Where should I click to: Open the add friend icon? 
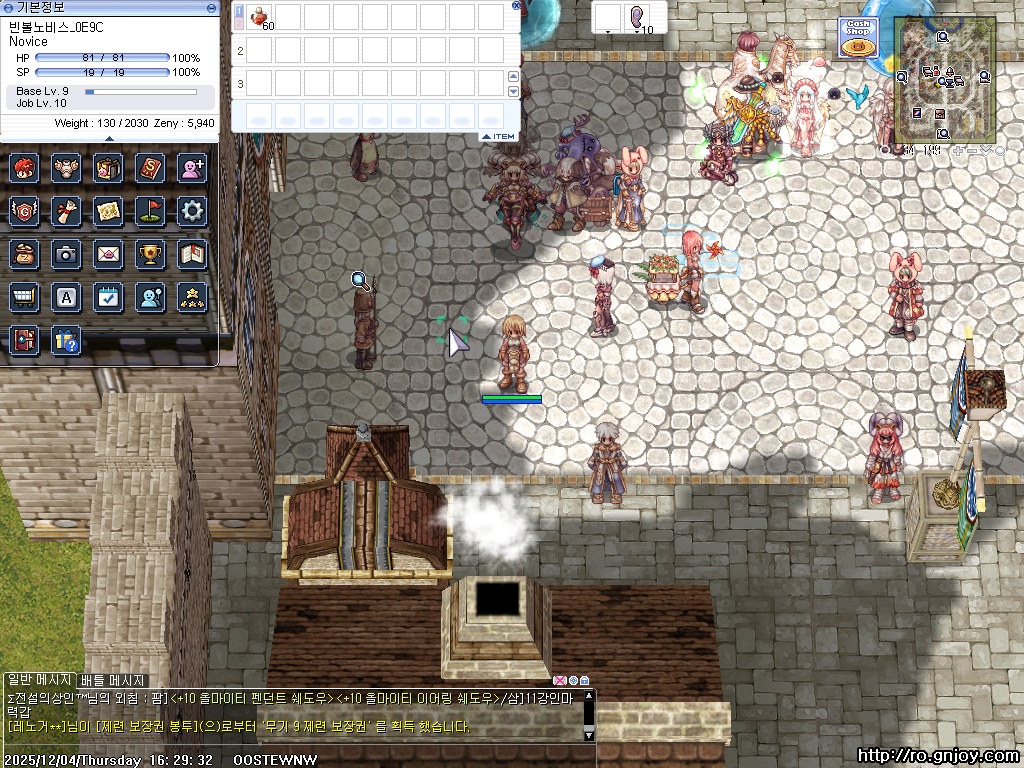[191, 167]
